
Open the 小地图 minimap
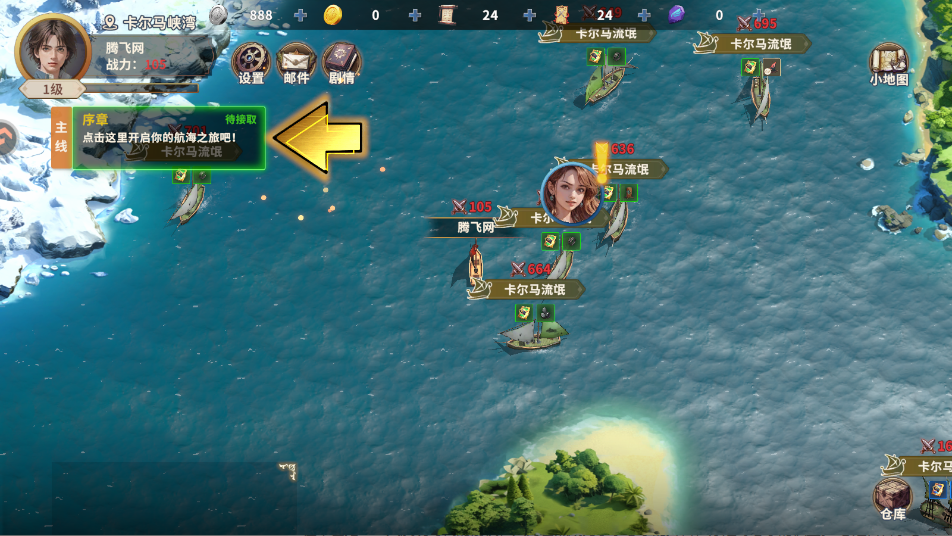(888, 62)
